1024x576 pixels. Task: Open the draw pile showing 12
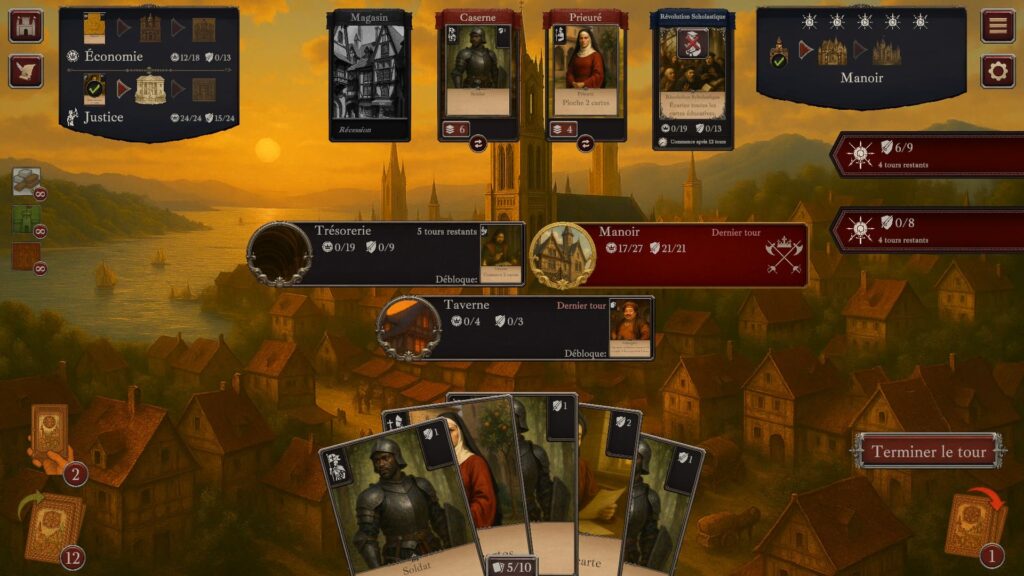click(55, 527)
